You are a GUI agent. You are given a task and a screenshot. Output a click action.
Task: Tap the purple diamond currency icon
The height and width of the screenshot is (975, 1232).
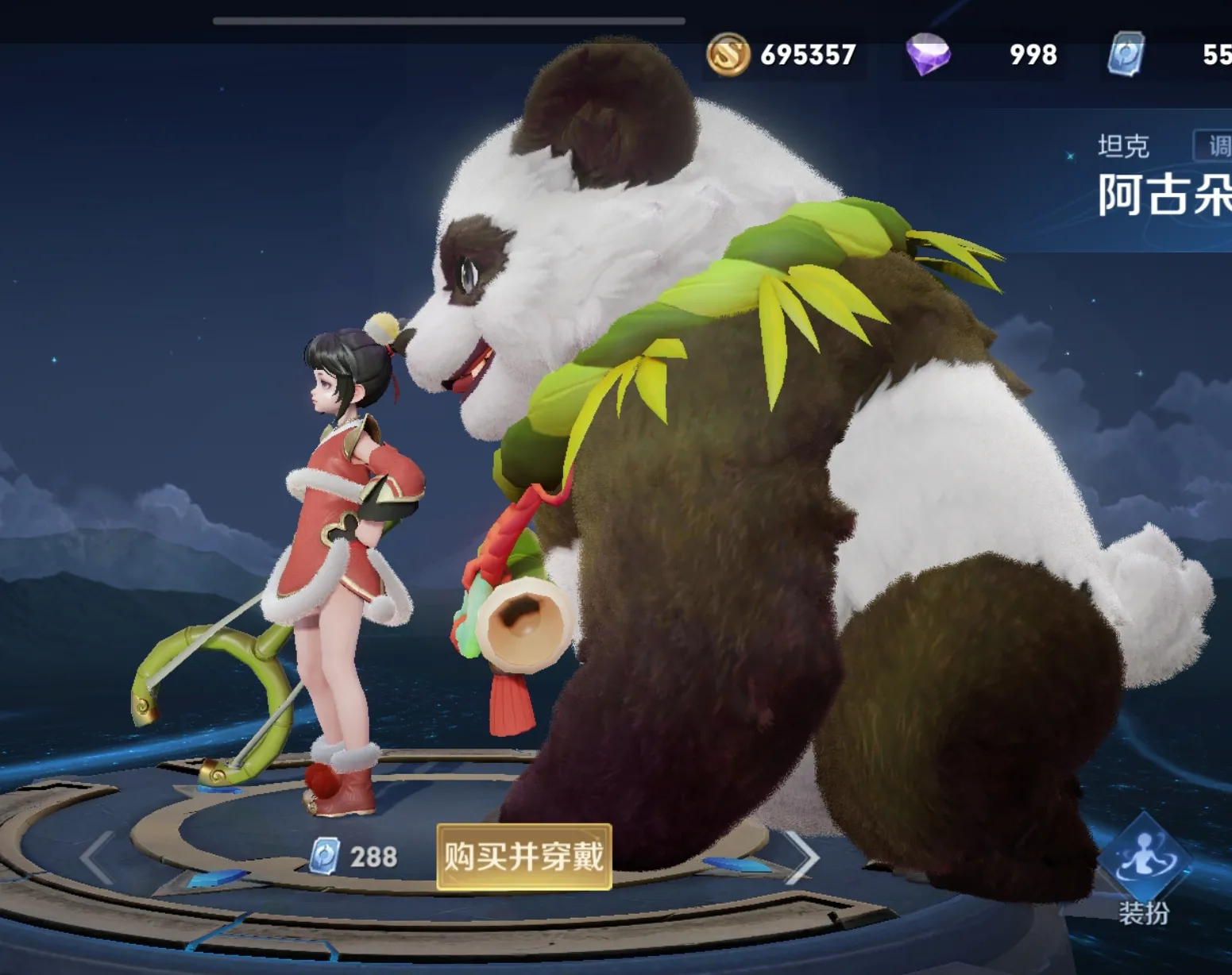pyautogui.click(x=928, y=55)
